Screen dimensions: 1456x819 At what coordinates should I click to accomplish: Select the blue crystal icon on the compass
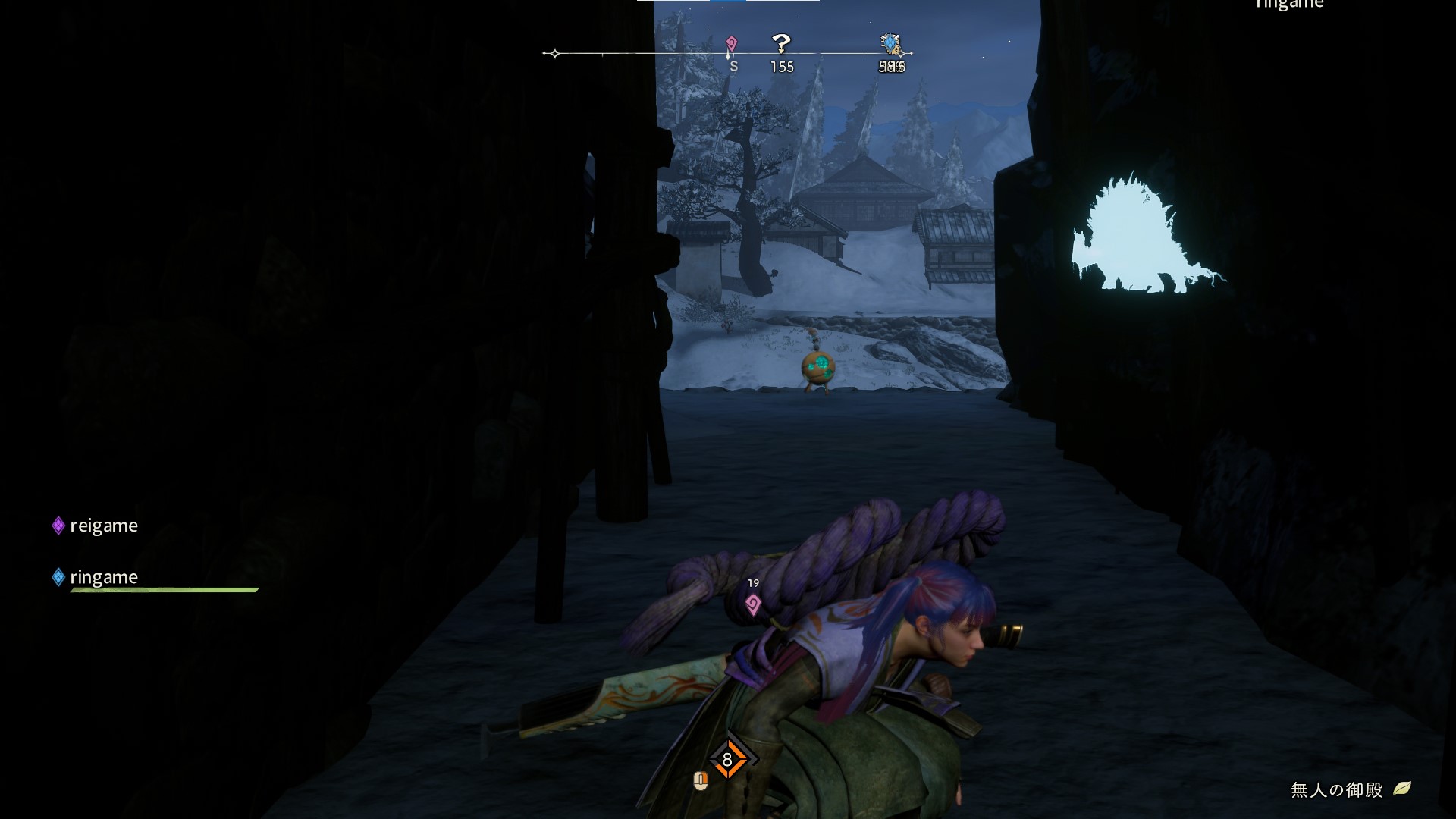[890, 44]
